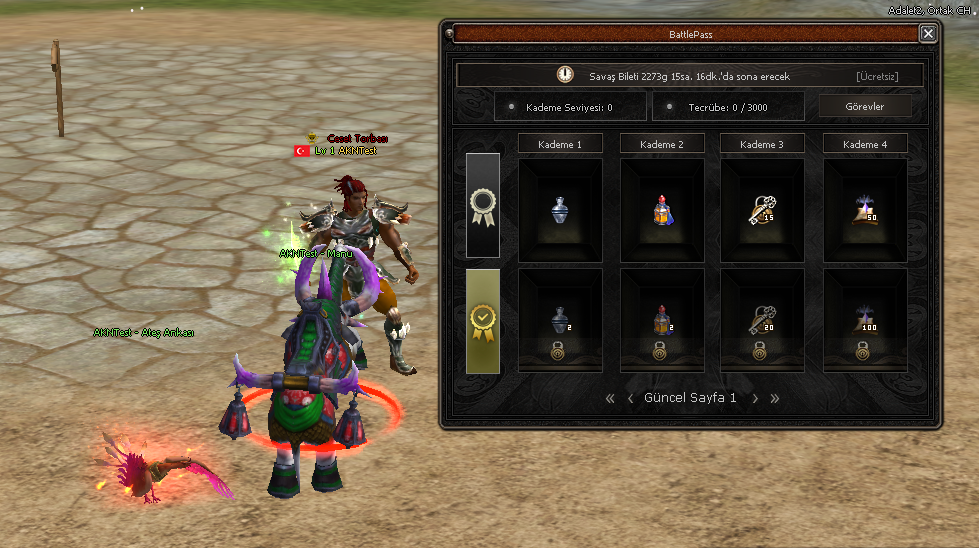This screenshot has width=979, height=548.
Task: Select the Kademe 2 free red potion reward
Action: click(x=662, y=209)
